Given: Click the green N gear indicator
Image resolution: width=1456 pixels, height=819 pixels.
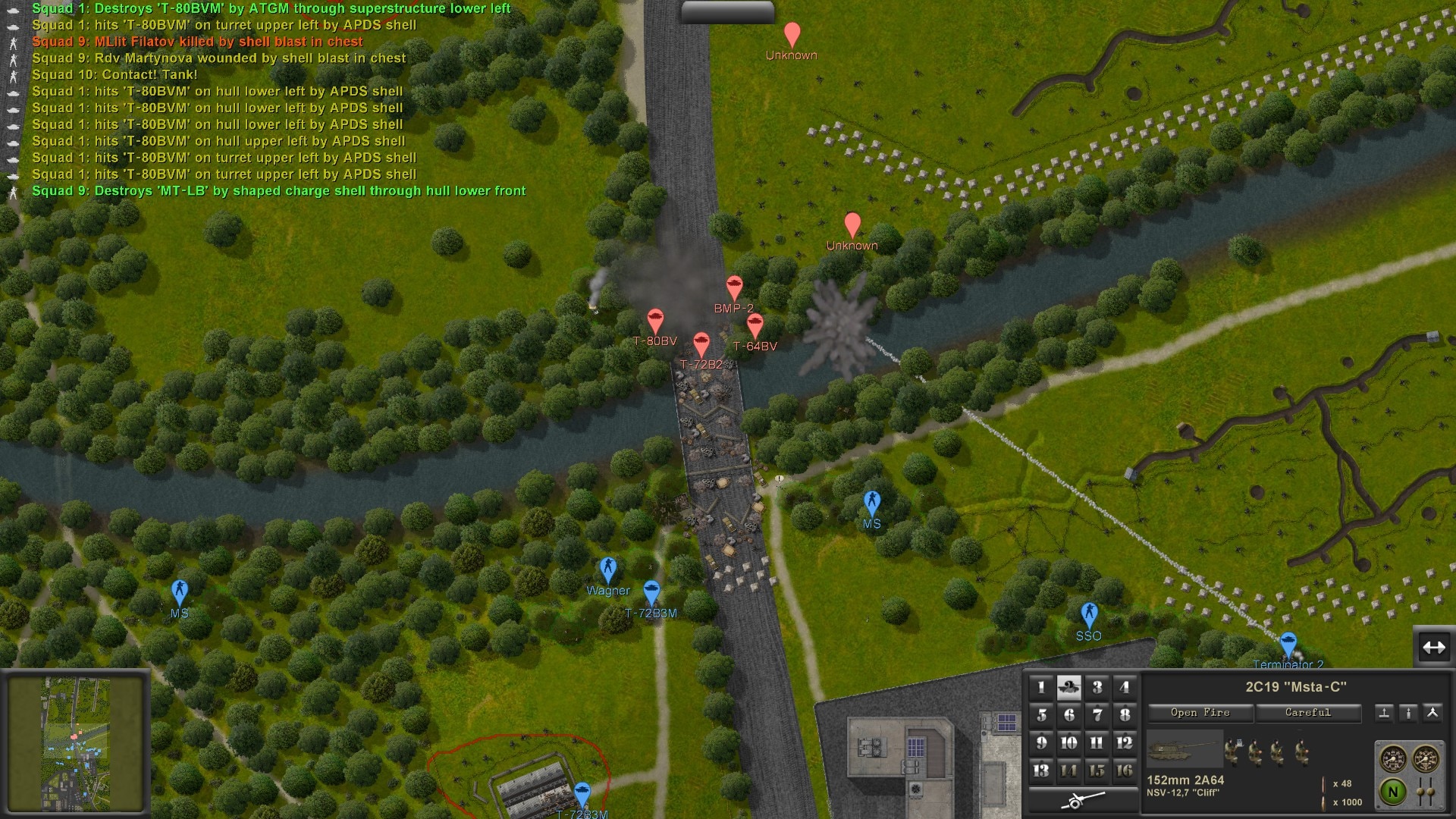Looking at the screenshot, I should click(x=1392, y=792).
